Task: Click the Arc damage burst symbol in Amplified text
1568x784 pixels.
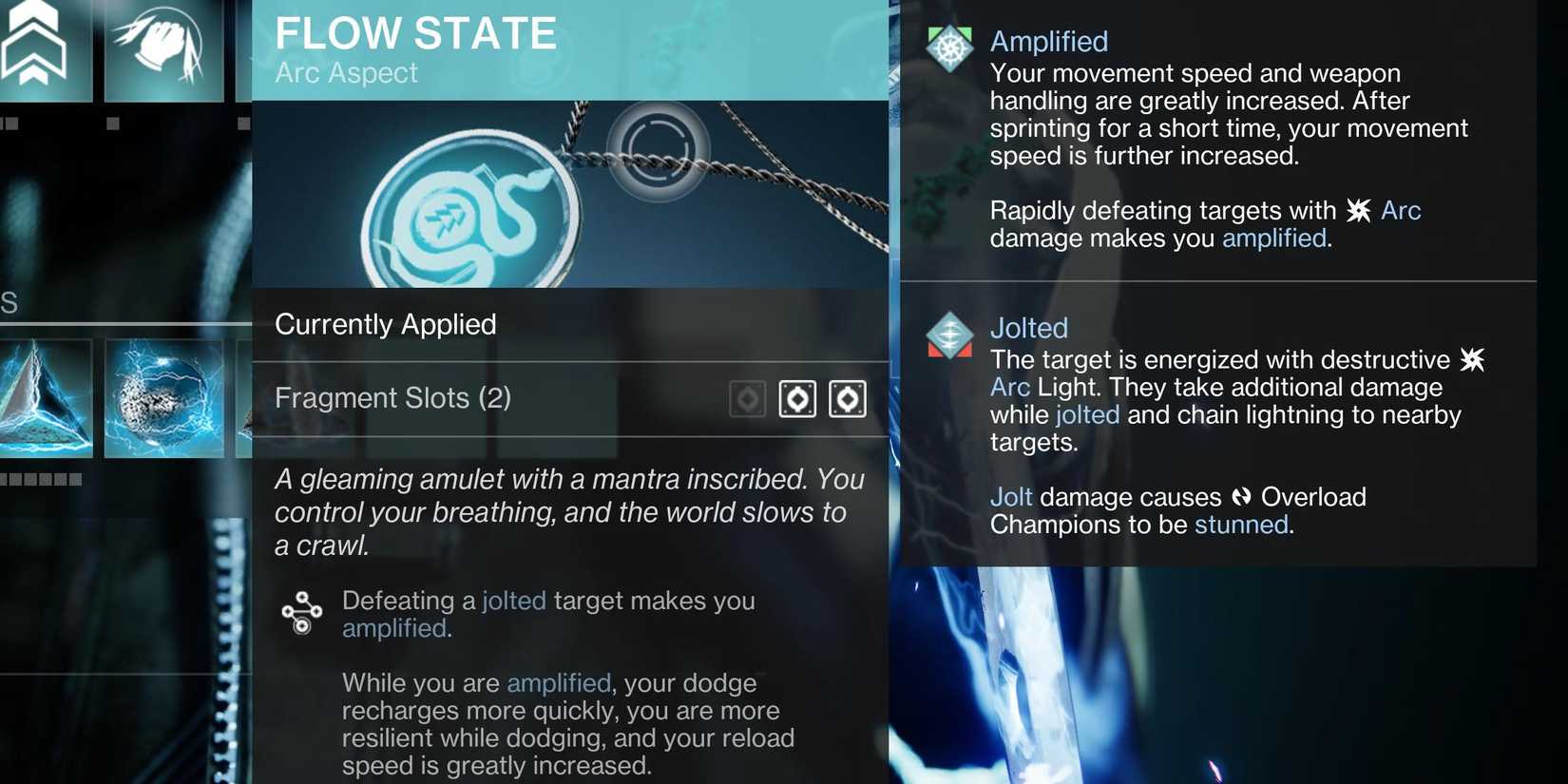Action: [1361, 211]
